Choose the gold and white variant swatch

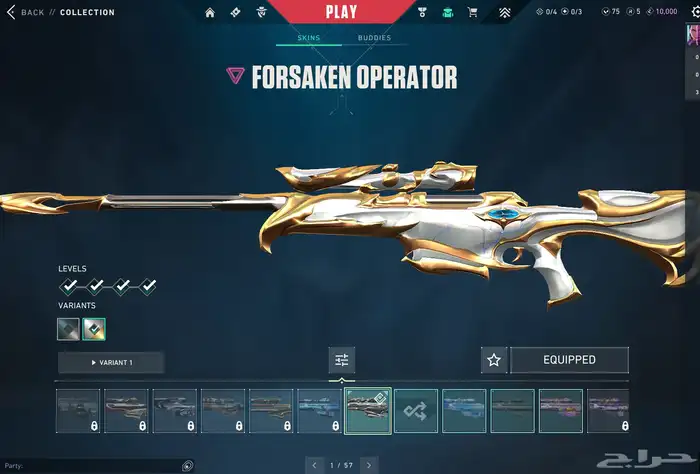click(x=95, y=328)
